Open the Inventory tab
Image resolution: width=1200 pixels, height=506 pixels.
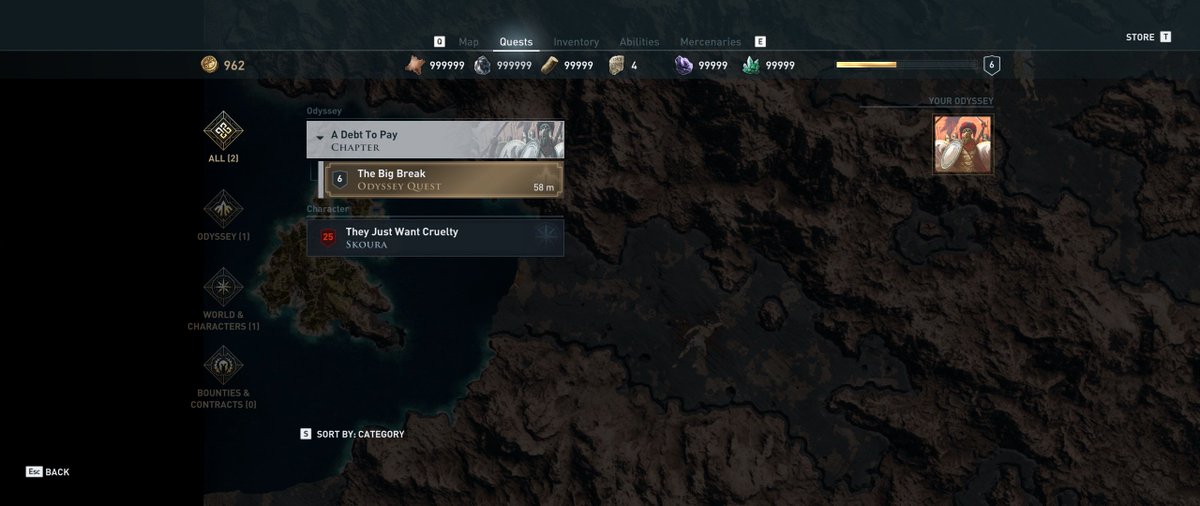click(576, 42)
